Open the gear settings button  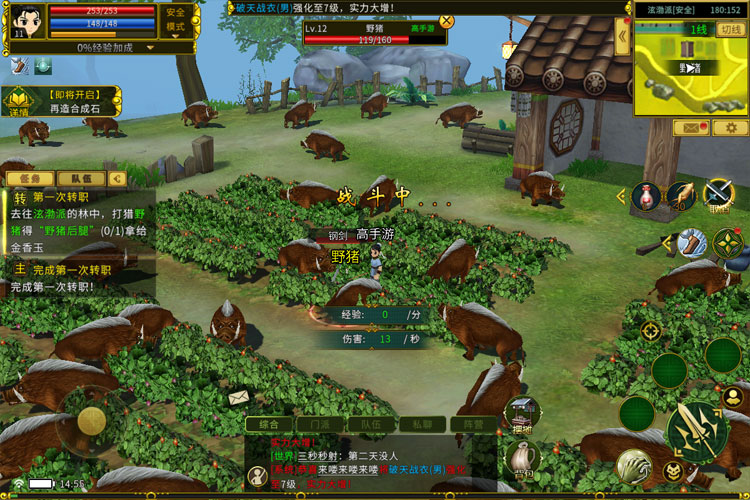click(x=729, y=128)
